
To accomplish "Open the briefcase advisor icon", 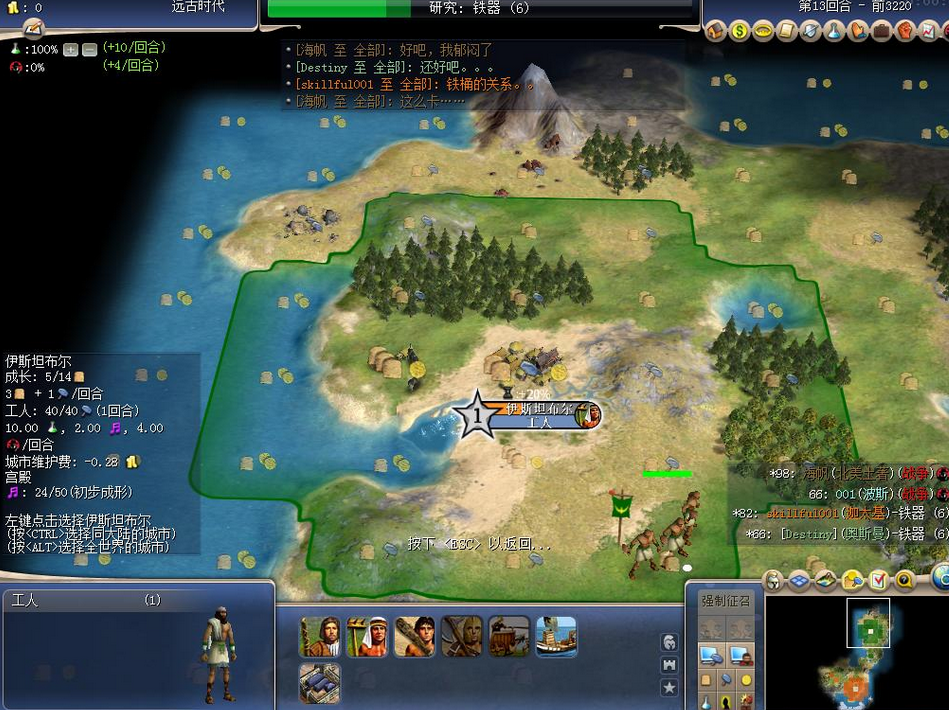I will (x=881, y=31).
